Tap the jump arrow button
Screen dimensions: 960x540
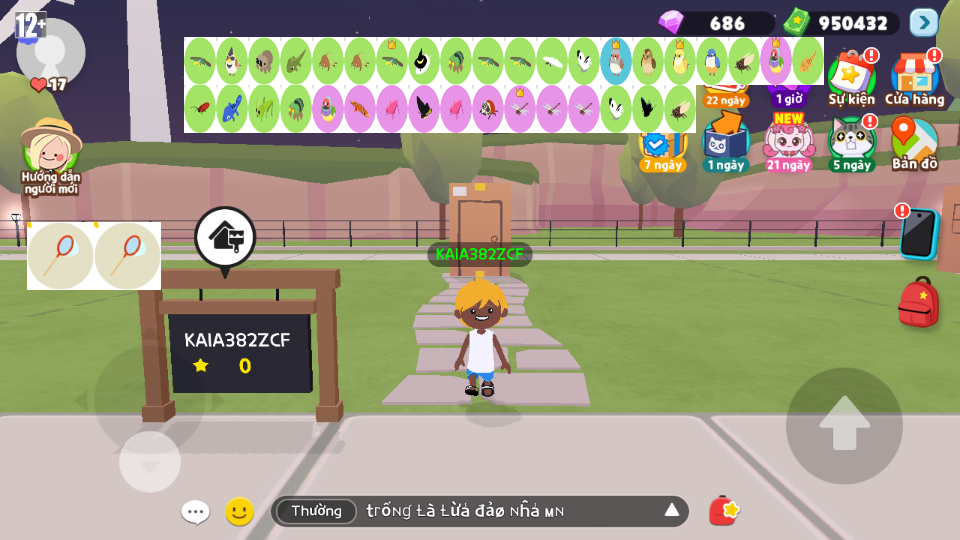click(x=844, y=426)
